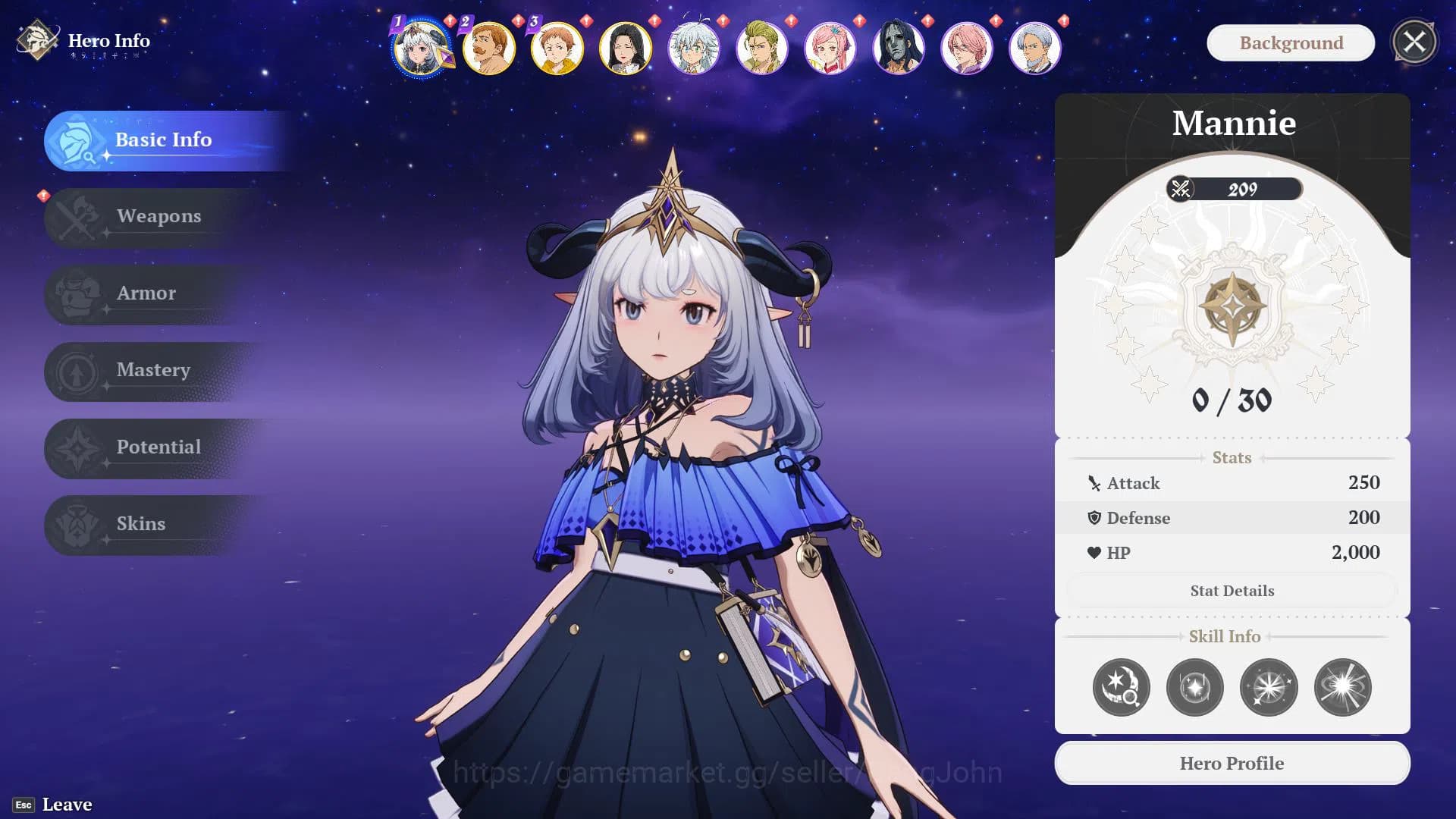Pick the green-blonde haired man portrait
Image resolution: width=1456 pixels, height=819 pixels.
762,49
